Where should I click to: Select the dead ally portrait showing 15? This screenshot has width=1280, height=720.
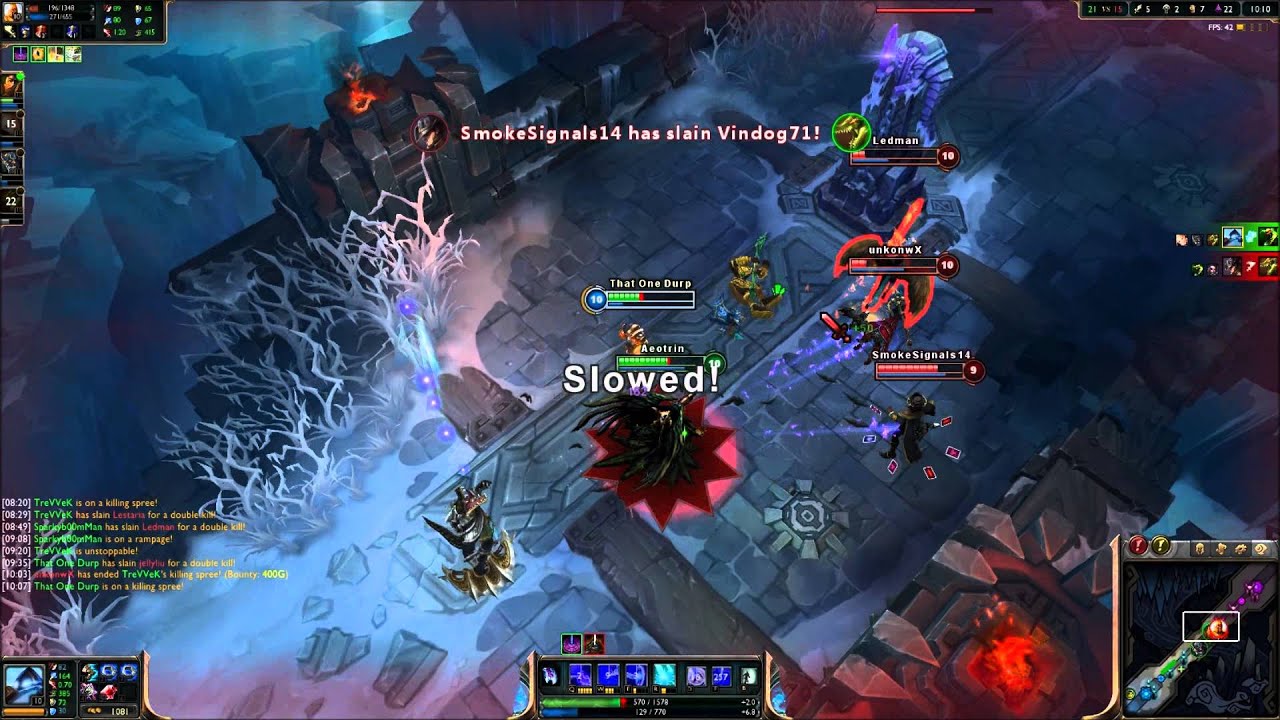(x=12, y=124)
